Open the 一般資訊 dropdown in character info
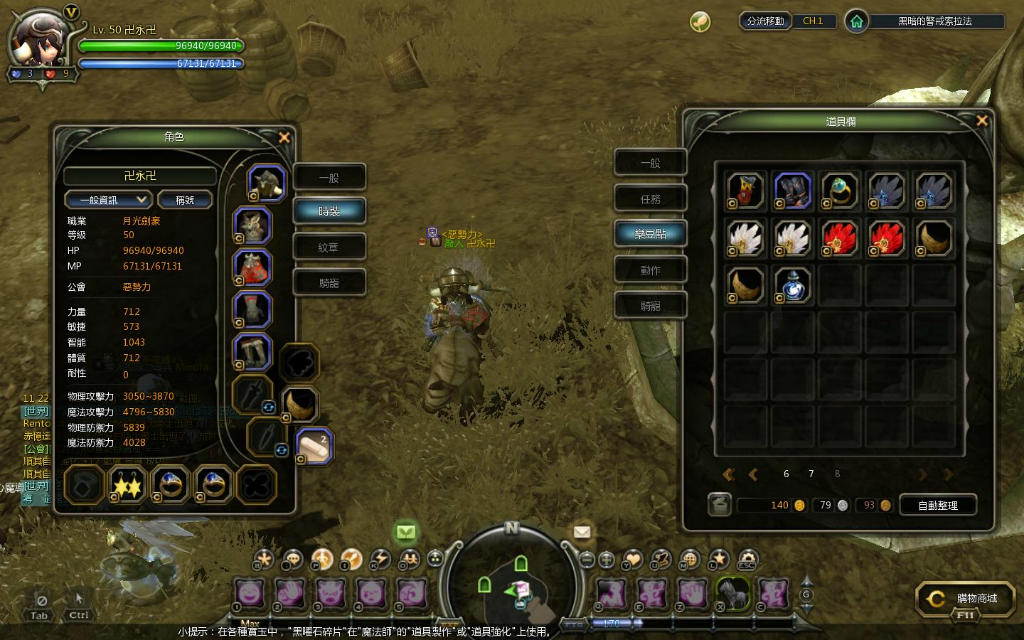The height and width of the screenshot is (640, 1024). pyautogui.click(x=108, y=199)
